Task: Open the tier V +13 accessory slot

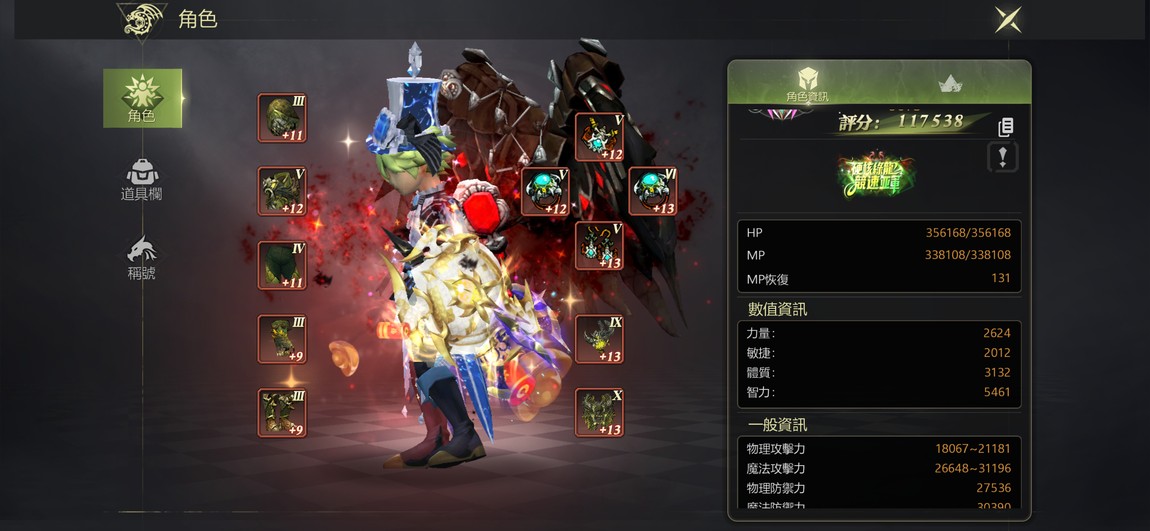Action: click(x=599, y=246)
